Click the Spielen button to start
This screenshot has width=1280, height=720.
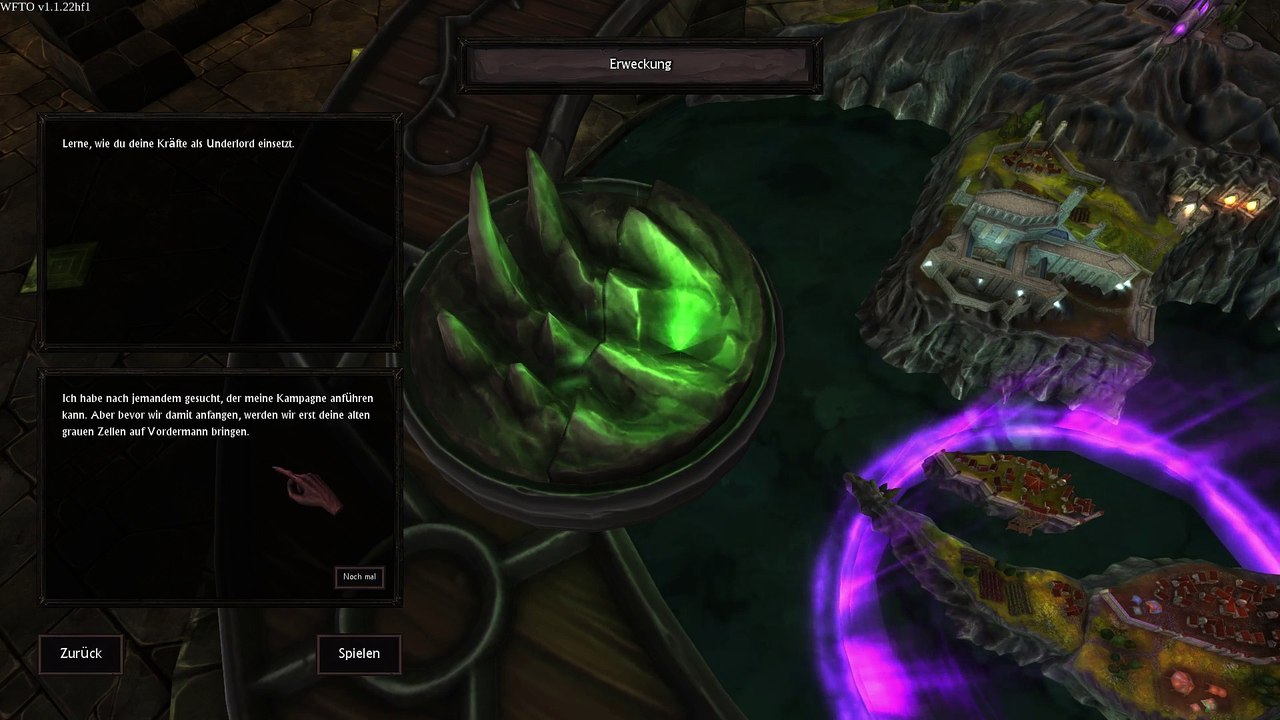pyautogui.click(x=359, y=654)
